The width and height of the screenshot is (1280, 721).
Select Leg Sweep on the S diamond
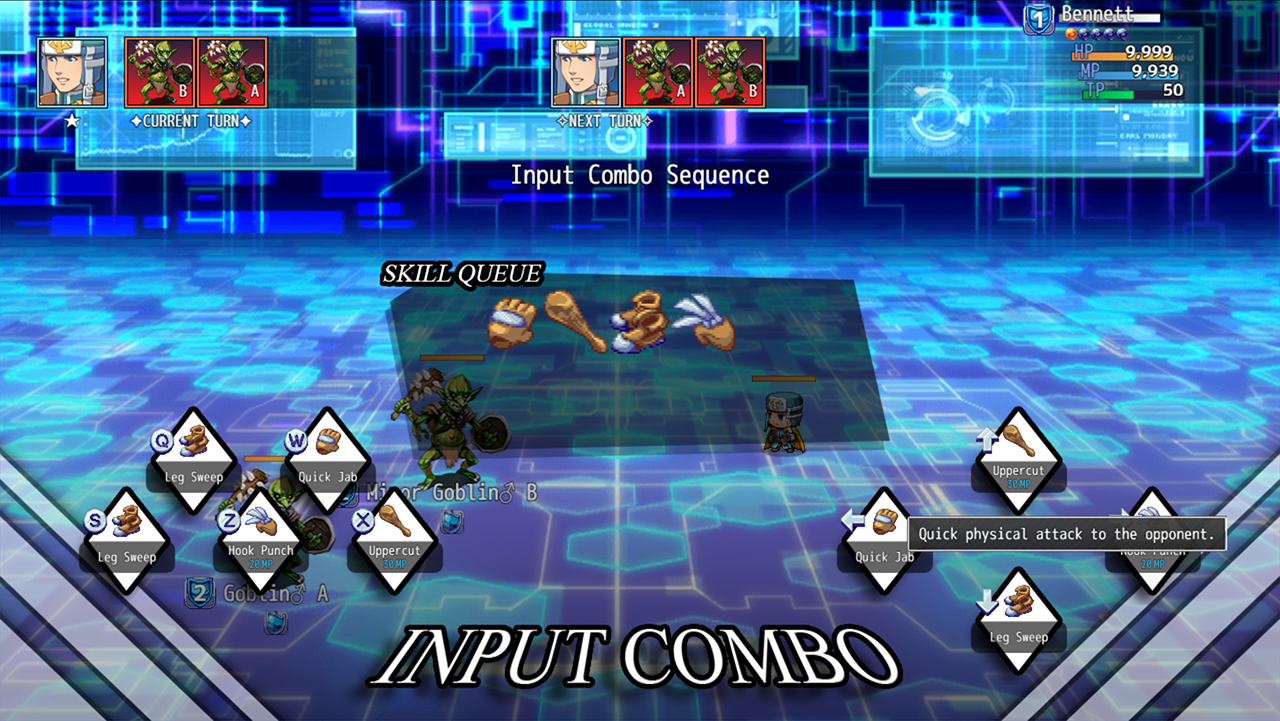[126, 542]
